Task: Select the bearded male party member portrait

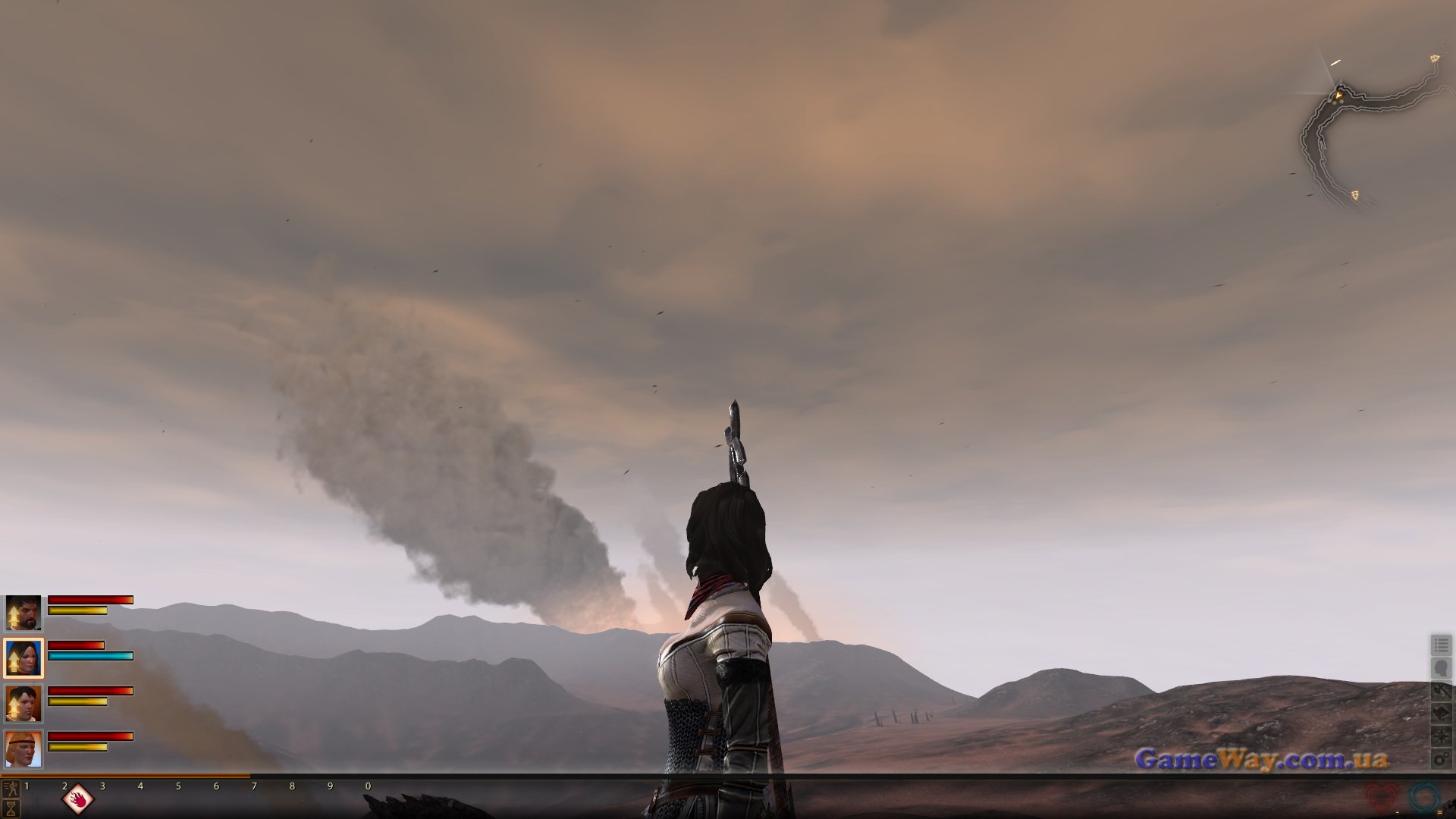Action: point(24,613)
